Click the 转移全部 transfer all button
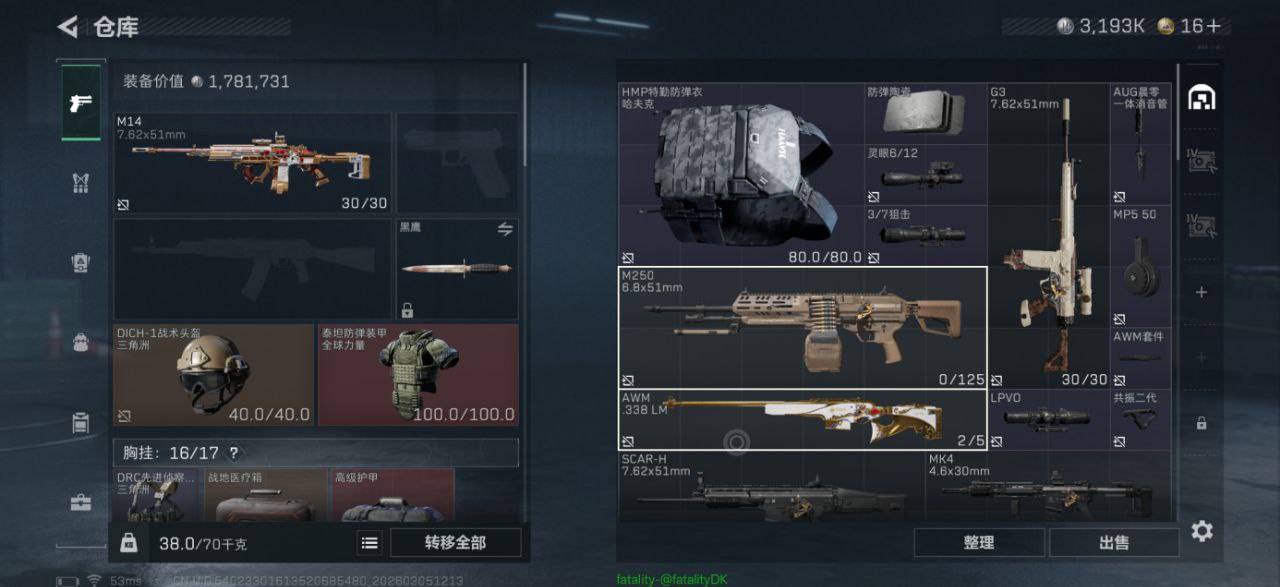This screenshot has width=1280, height=587. [455, 543]
